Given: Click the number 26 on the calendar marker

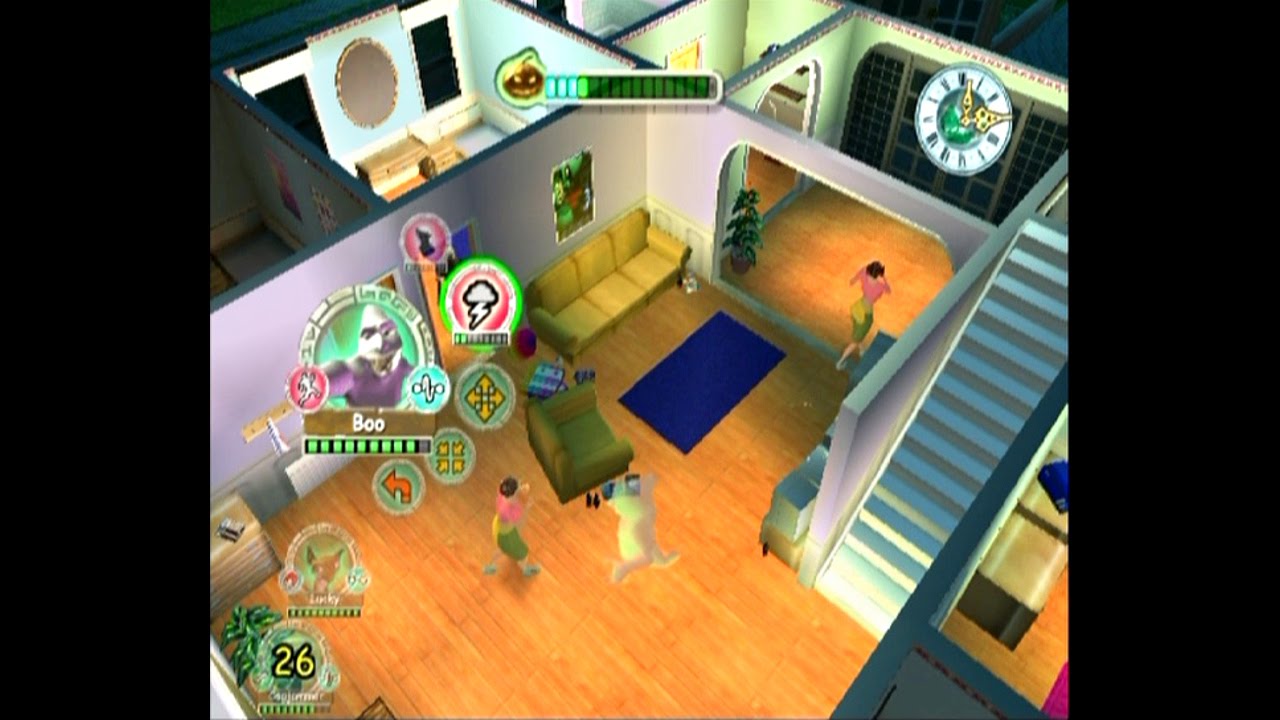Looking at the screenshot, I should click(296, 658).
